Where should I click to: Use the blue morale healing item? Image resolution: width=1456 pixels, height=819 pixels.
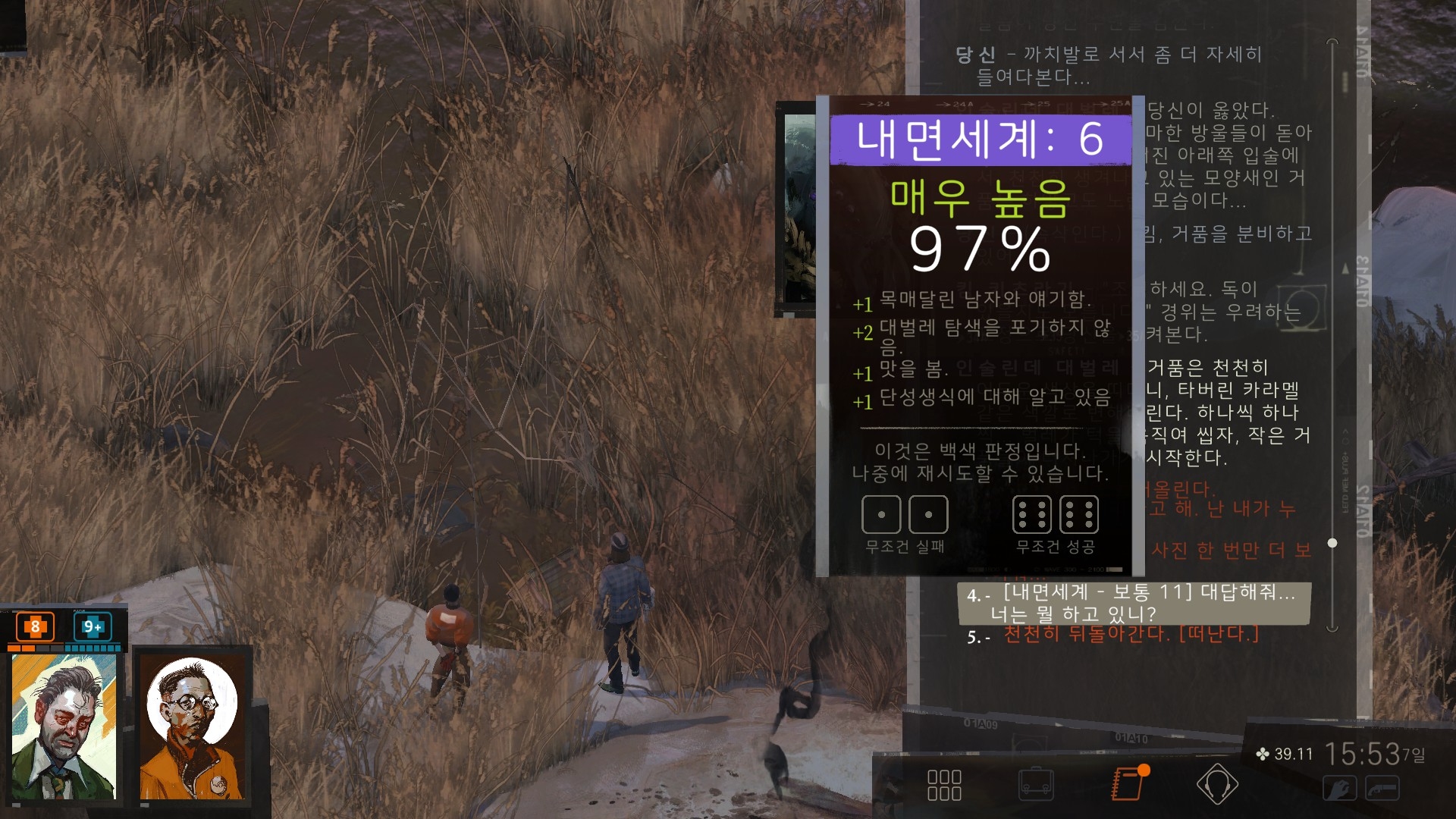93,627
